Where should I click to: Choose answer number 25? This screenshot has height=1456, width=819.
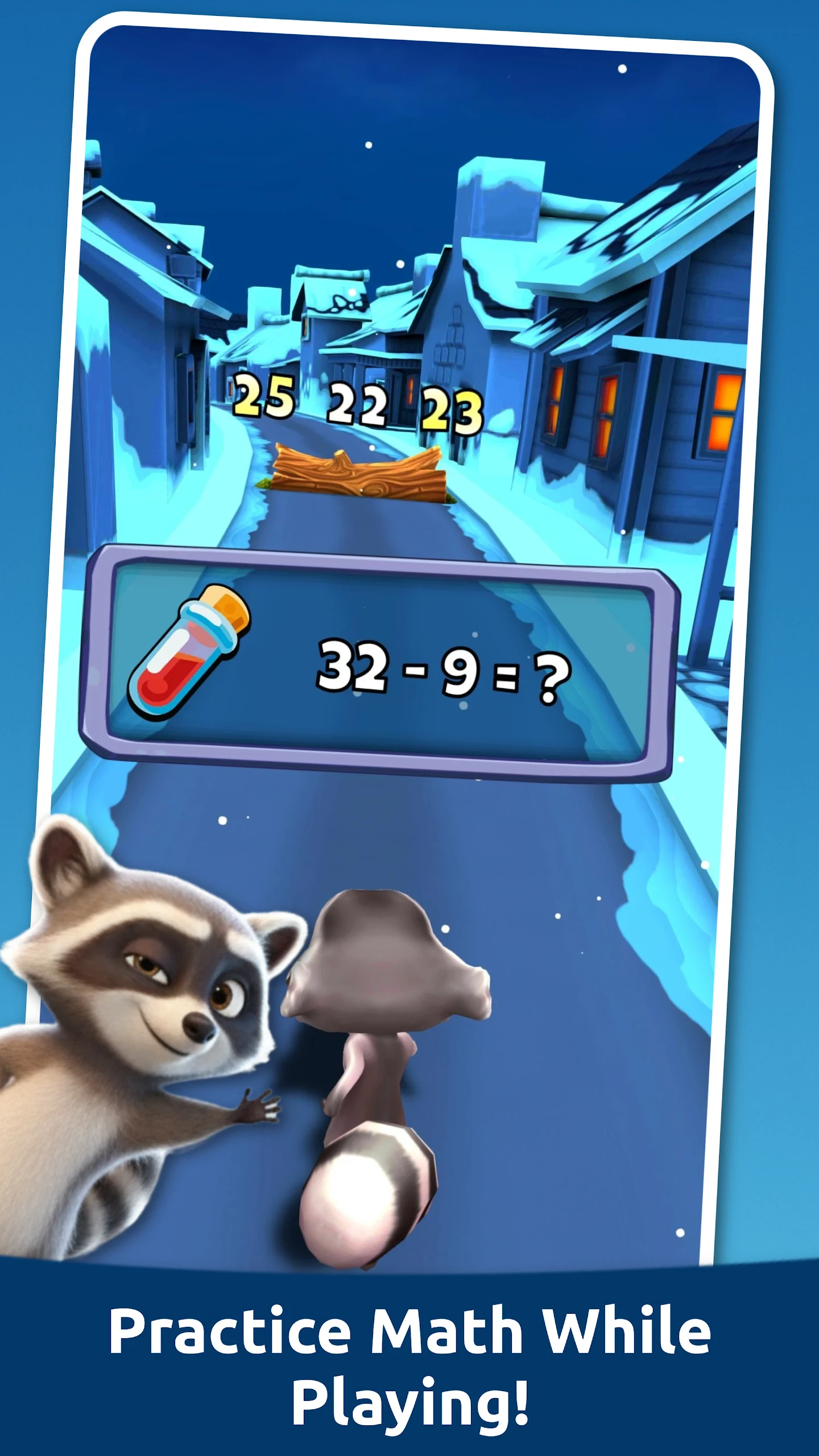264,396
